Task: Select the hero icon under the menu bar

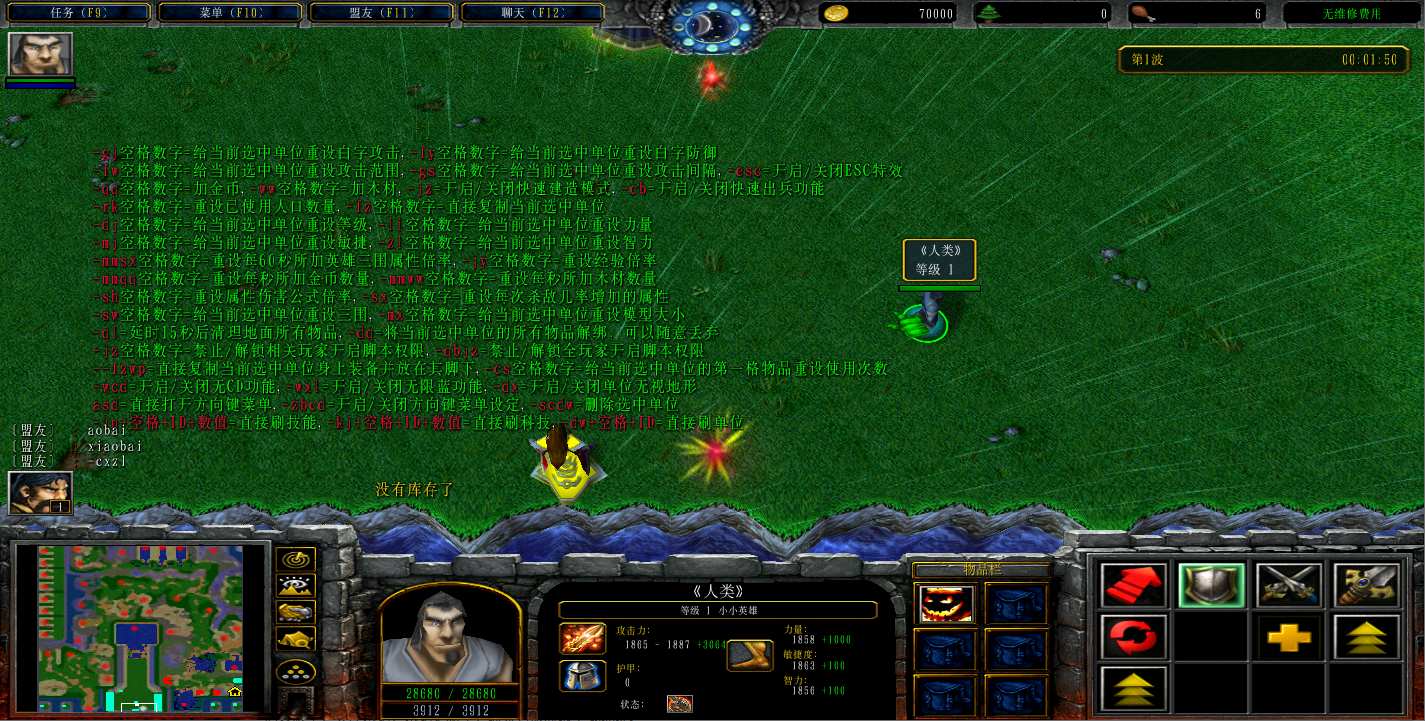Action: pyautogui.click(x=41, y=55)
